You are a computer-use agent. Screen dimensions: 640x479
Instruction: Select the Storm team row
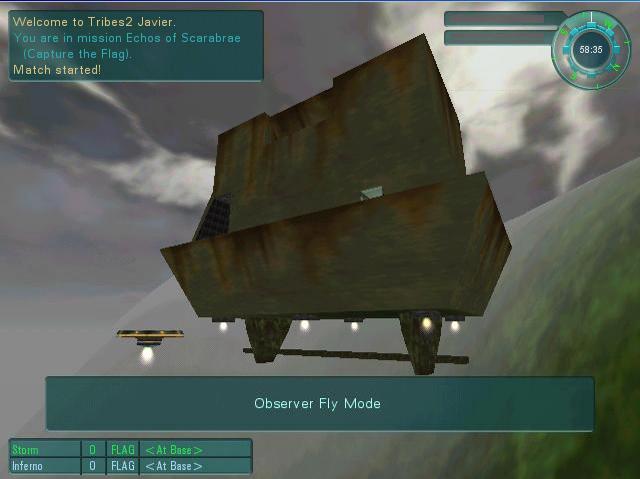pyautogui.click(x=130, y=450)
